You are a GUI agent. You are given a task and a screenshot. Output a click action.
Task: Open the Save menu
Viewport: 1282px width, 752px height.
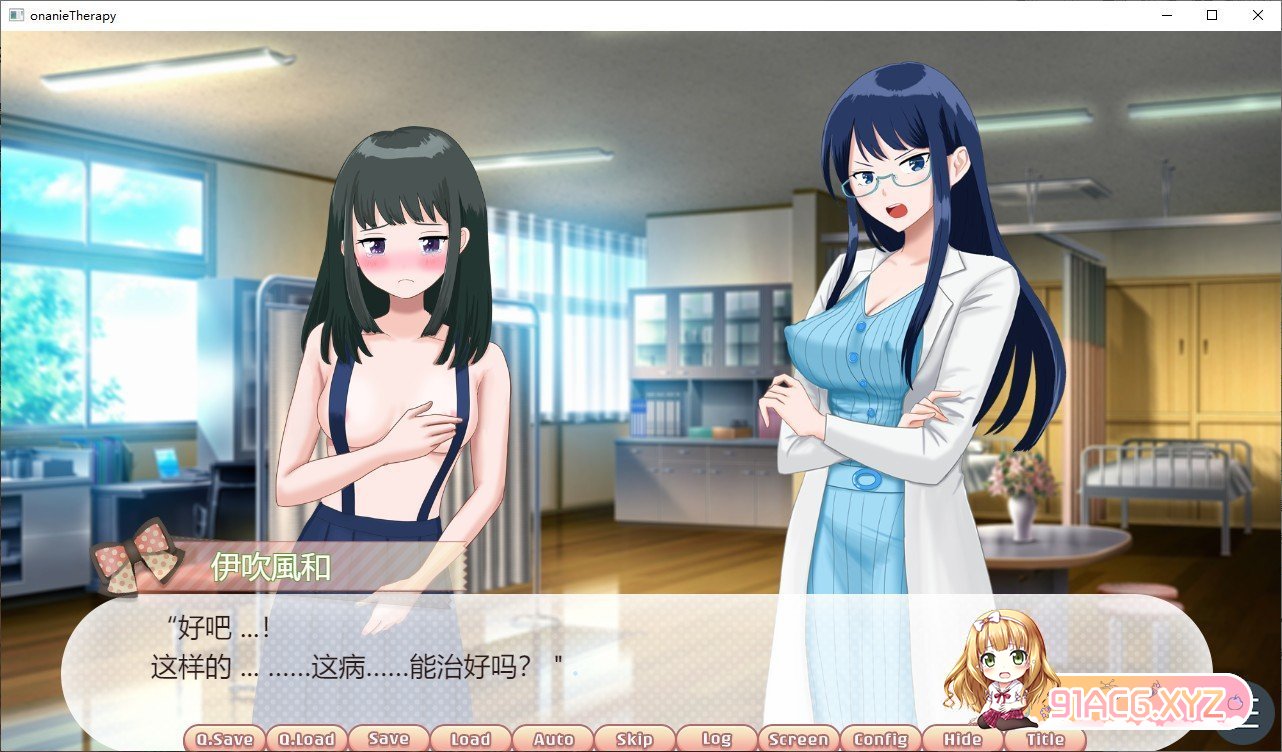[x=388, y=739]
